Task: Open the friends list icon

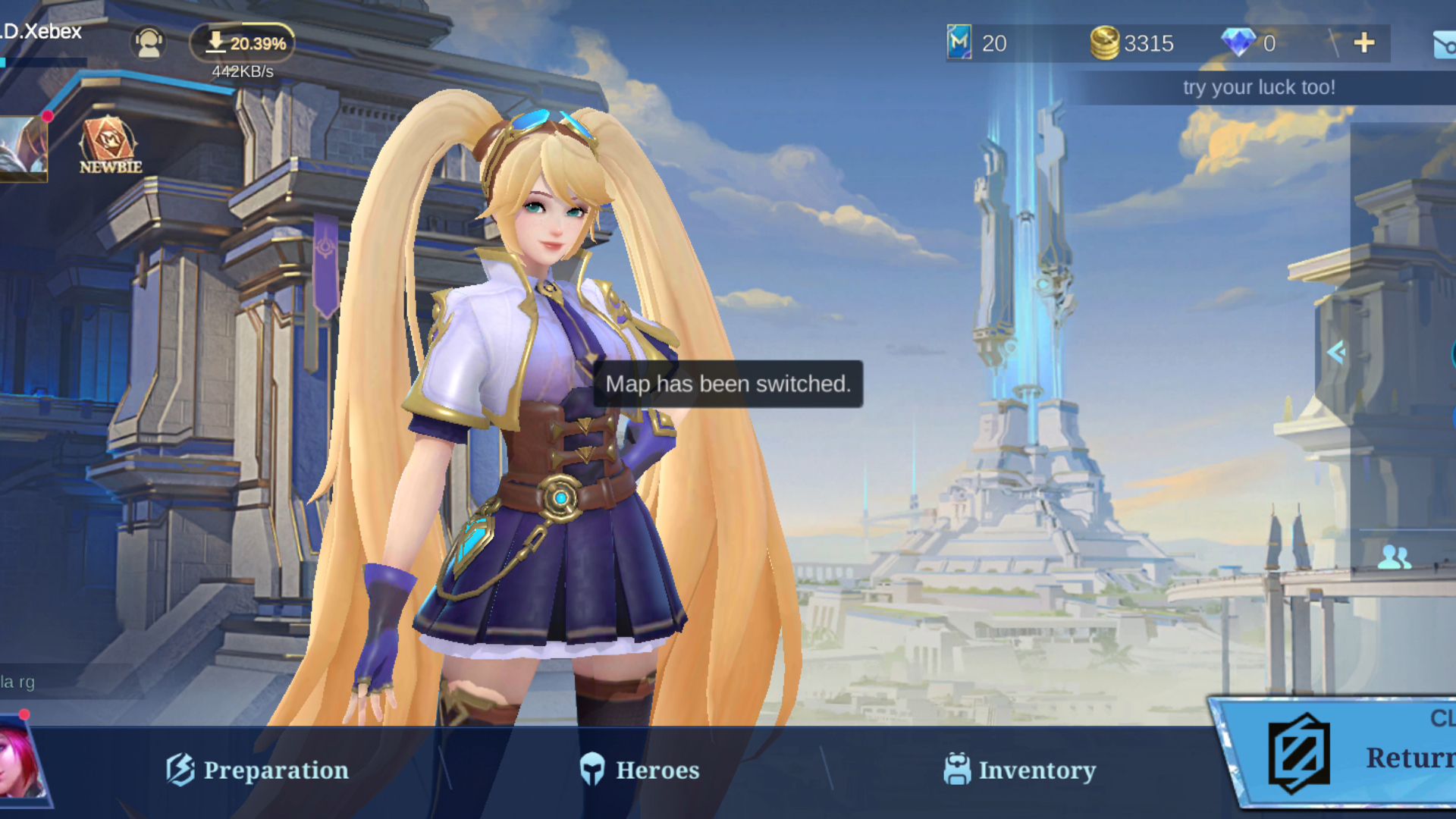Action: point(1394,557)
